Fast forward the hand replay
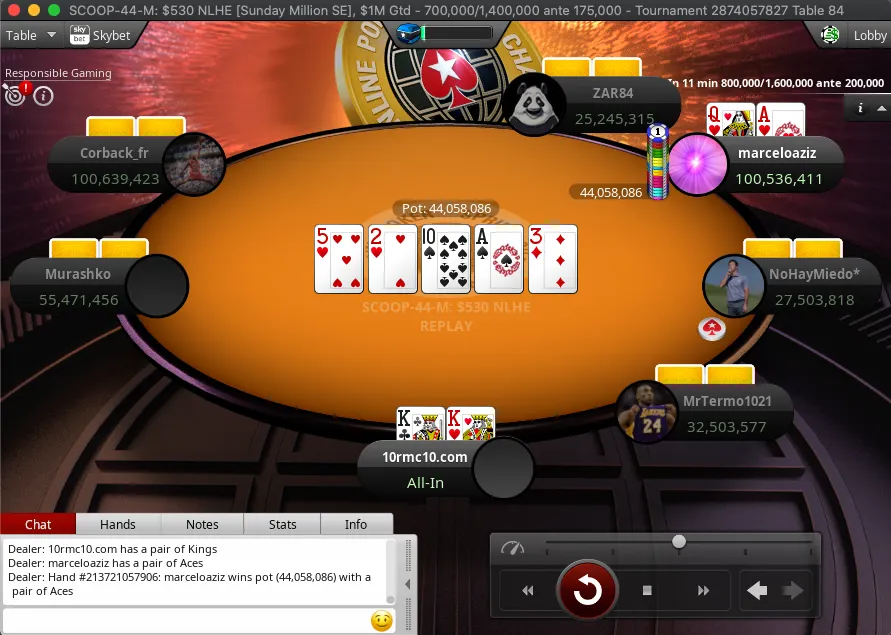 (x=703, y=591)
